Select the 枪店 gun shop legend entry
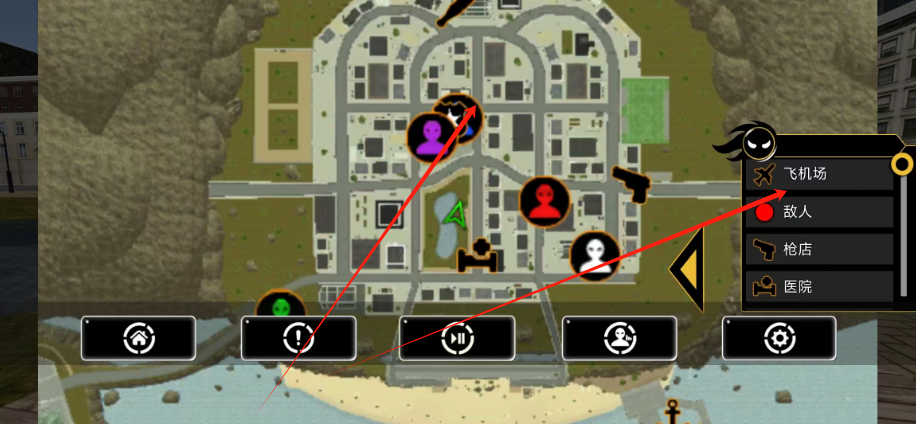 819,249
